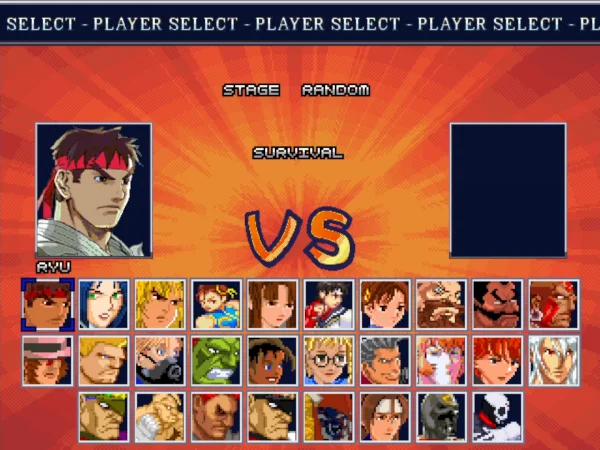Select Chun-Li's character tile
Image resolution: width=600 pixels, height=450 pixels.
(216, 305)
